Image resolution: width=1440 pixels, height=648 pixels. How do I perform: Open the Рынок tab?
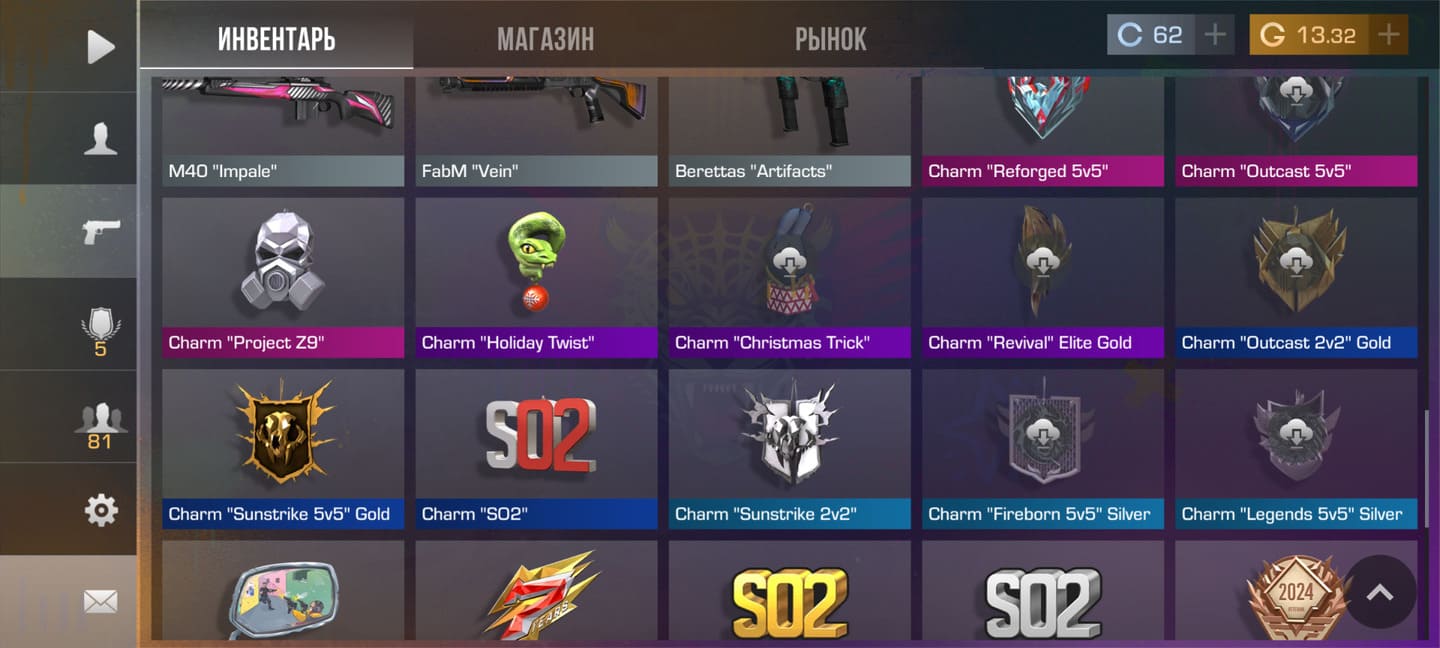coord(830,39)
